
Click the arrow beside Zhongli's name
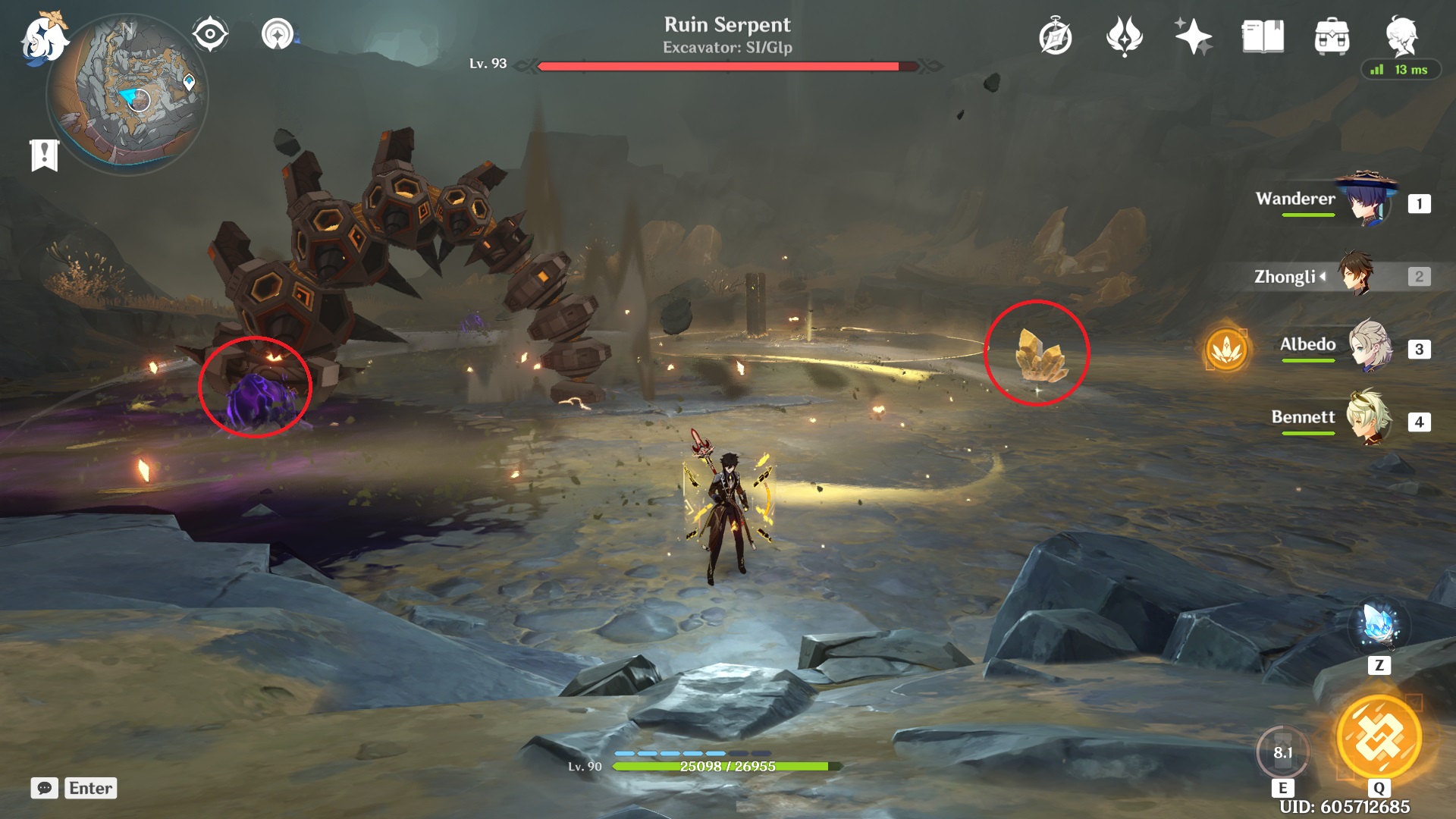1322,276
